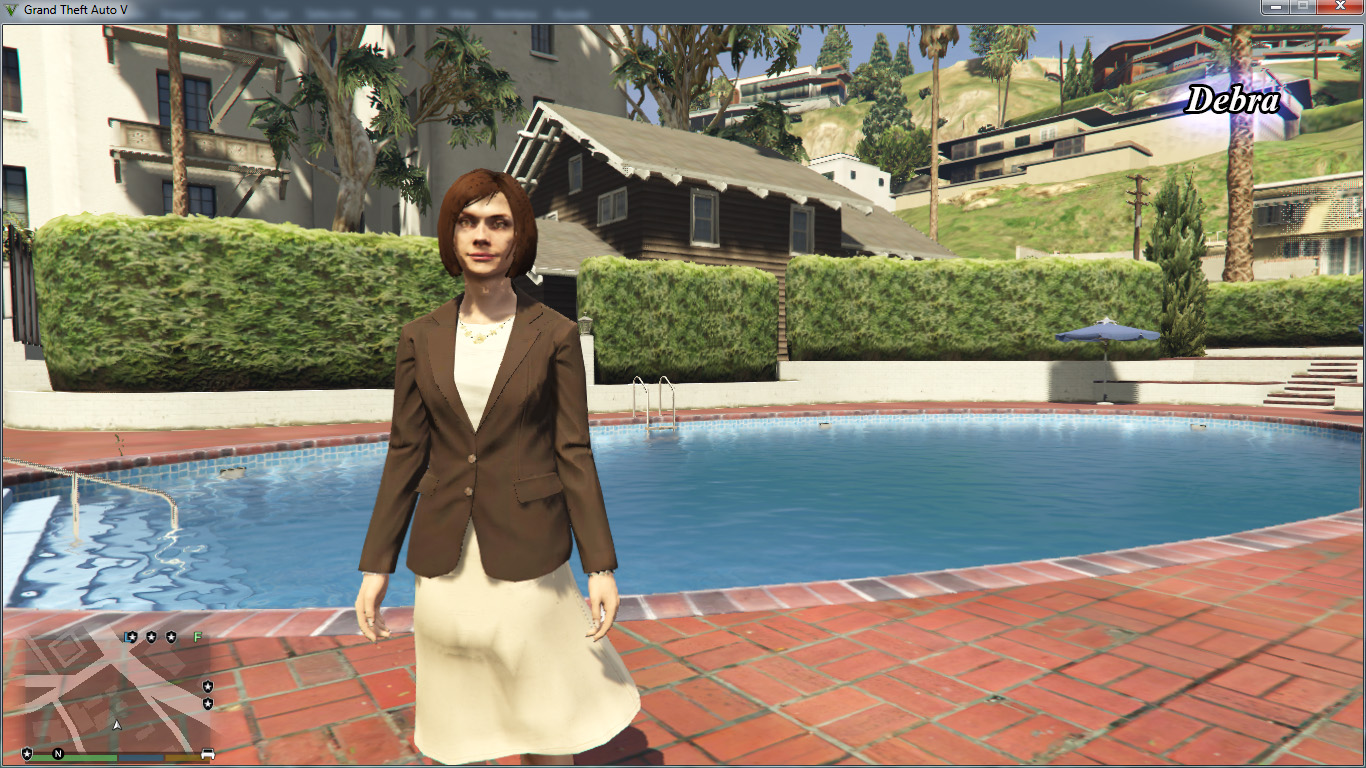Click the green health bar under the minimap
The height and width of the screenshot is (768, 1366).
pos(90,757)
